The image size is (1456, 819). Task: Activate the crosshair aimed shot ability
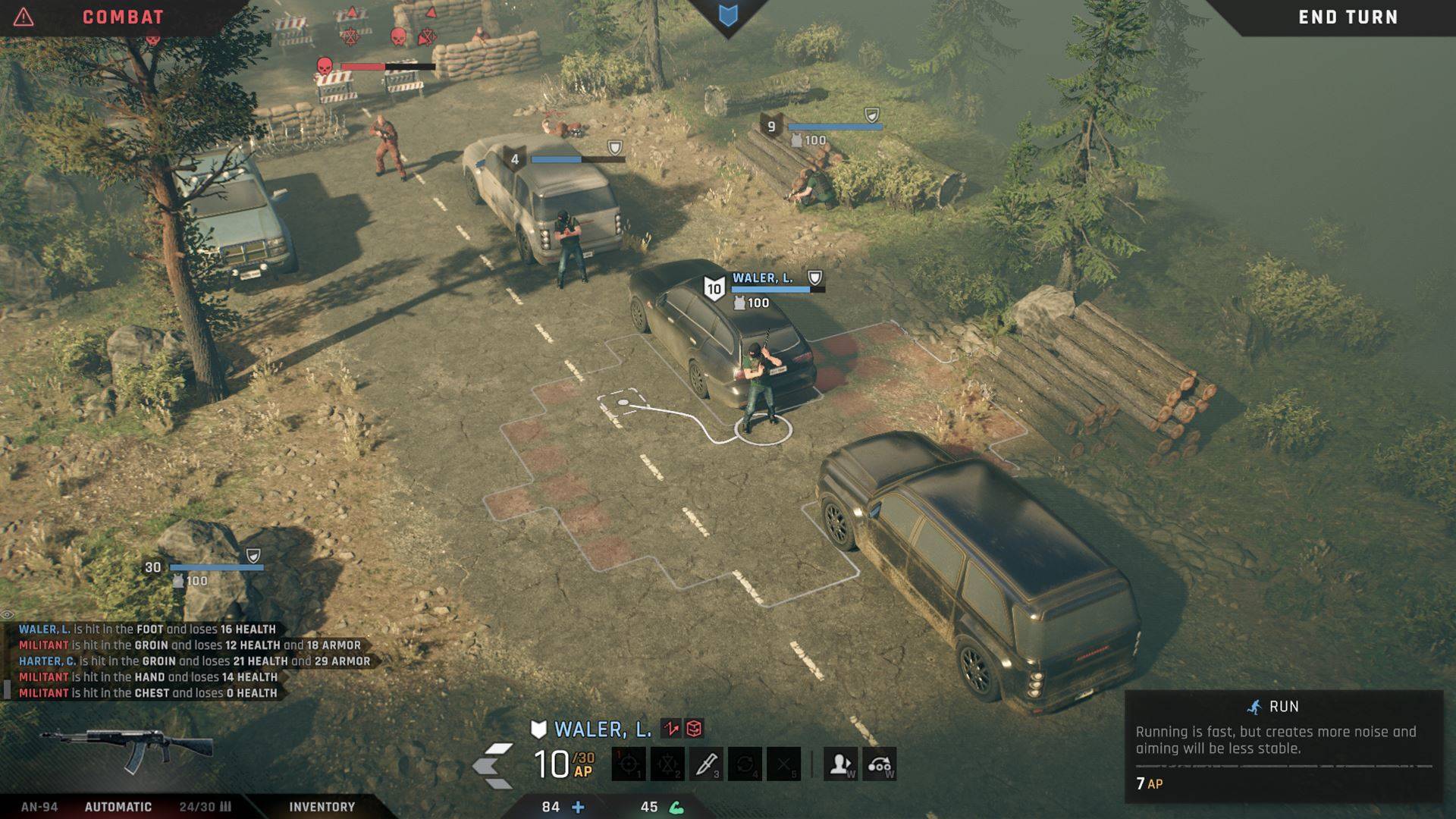(629, 764)
